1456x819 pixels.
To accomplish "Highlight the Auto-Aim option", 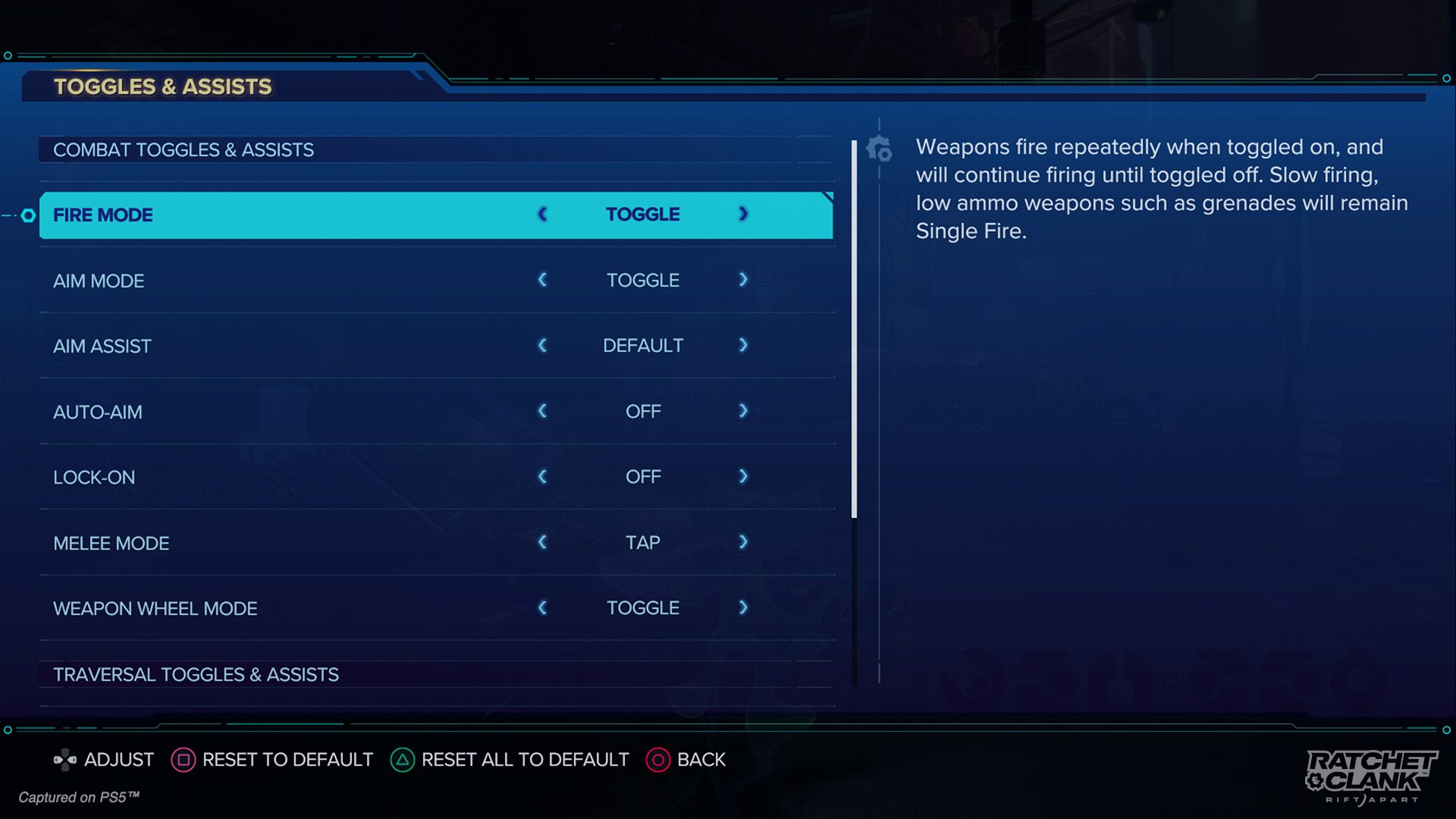I will tap(303, 412).
